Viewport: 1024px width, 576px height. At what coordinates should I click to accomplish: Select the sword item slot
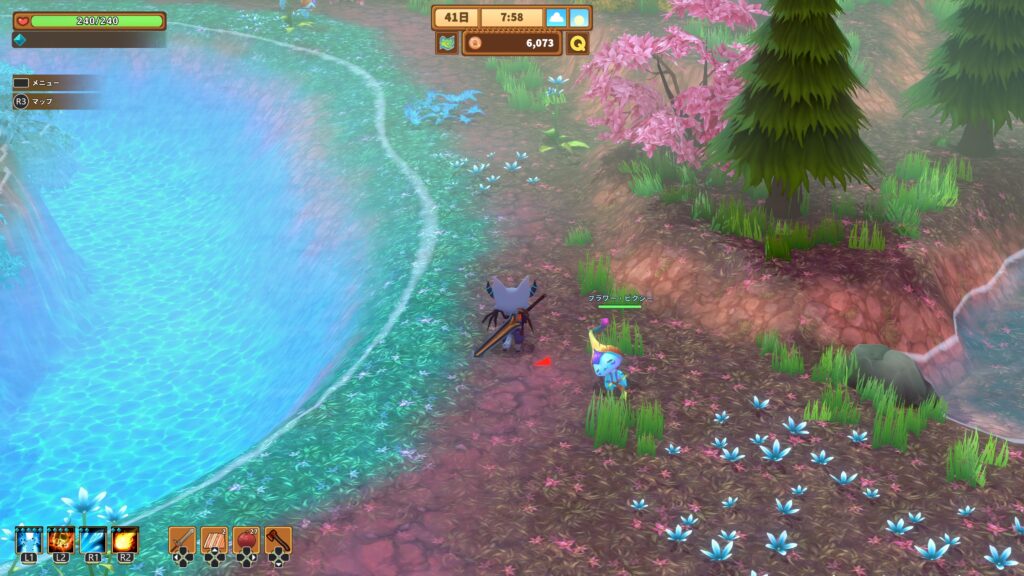pos(181,541)
